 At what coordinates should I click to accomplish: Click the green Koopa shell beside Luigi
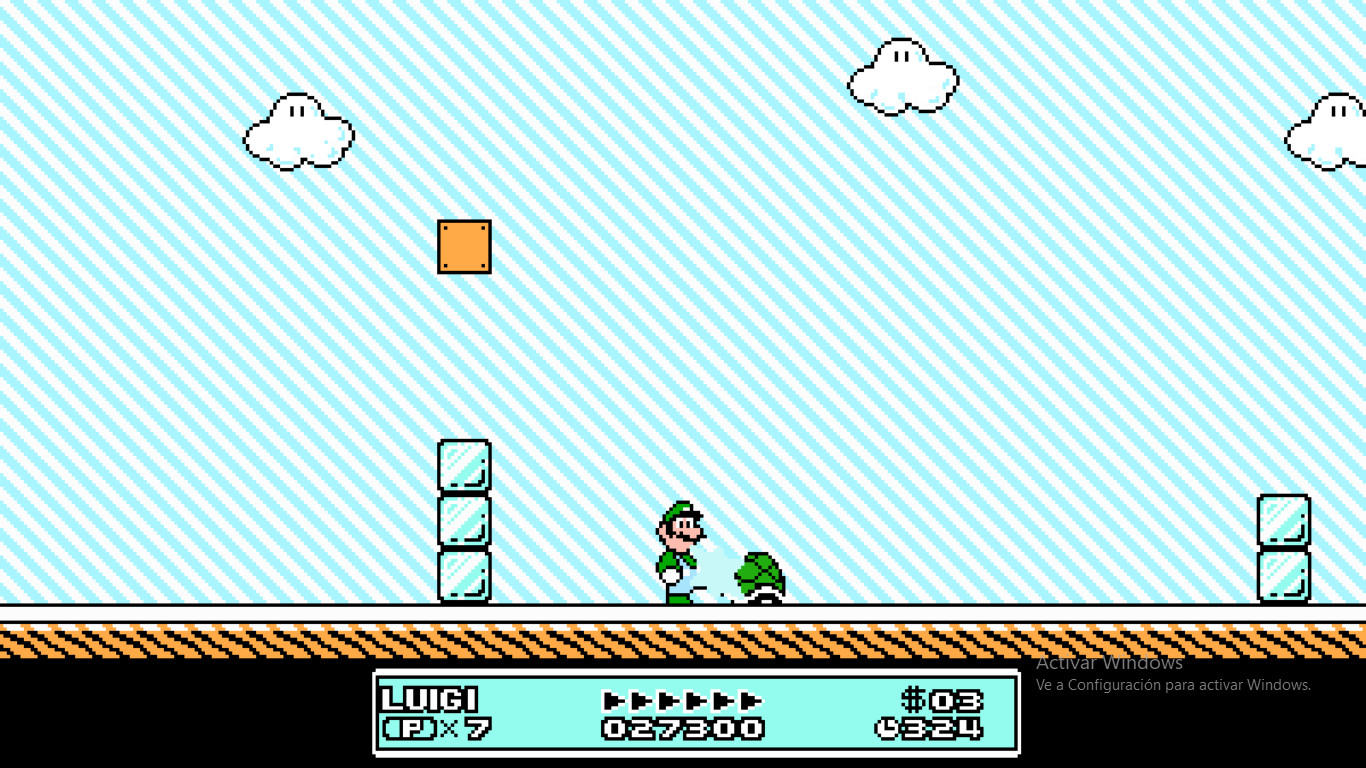point(760,575)
